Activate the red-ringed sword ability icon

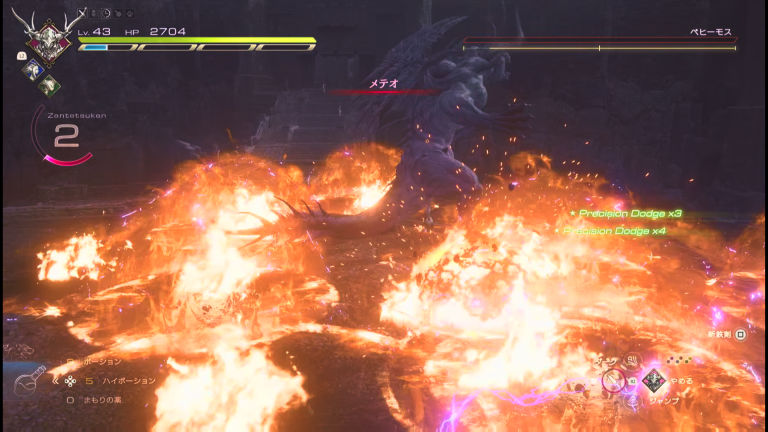[x=614, y=380]
